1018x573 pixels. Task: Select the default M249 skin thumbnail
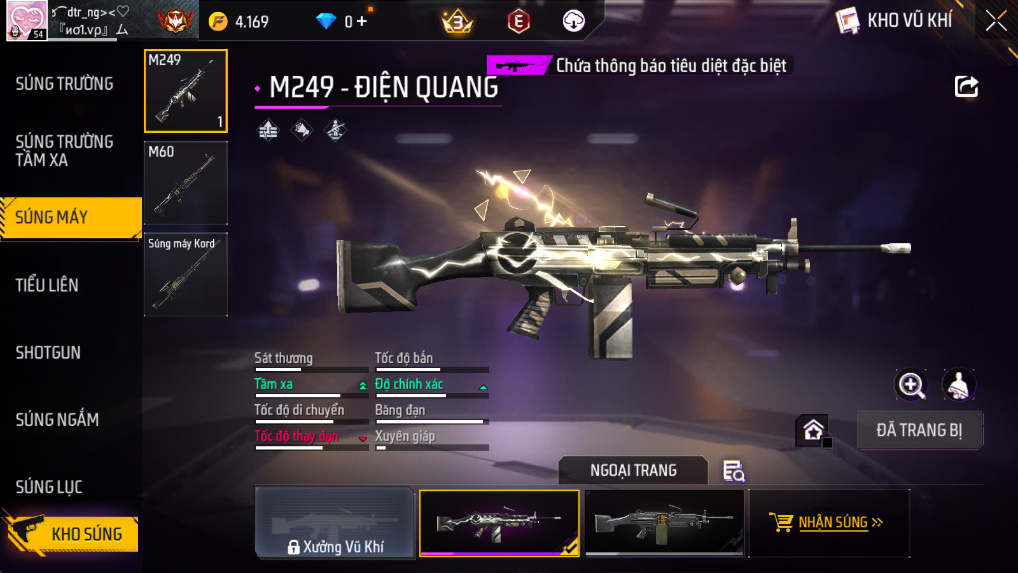664,523
